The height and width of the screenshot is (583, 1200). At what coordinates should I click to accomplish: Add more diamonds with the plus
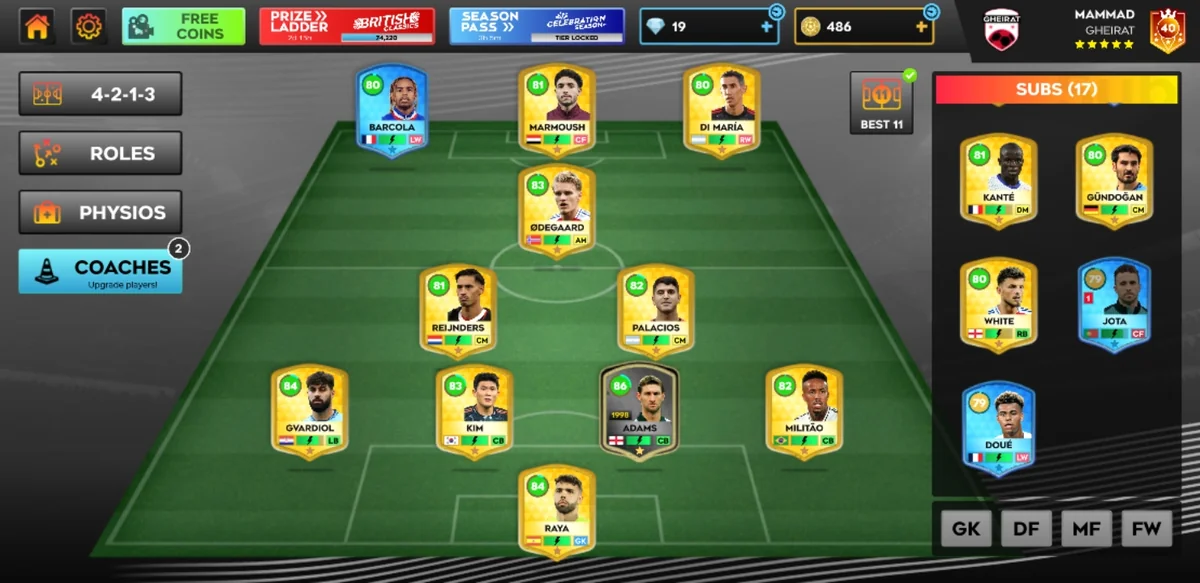[767, 27]
